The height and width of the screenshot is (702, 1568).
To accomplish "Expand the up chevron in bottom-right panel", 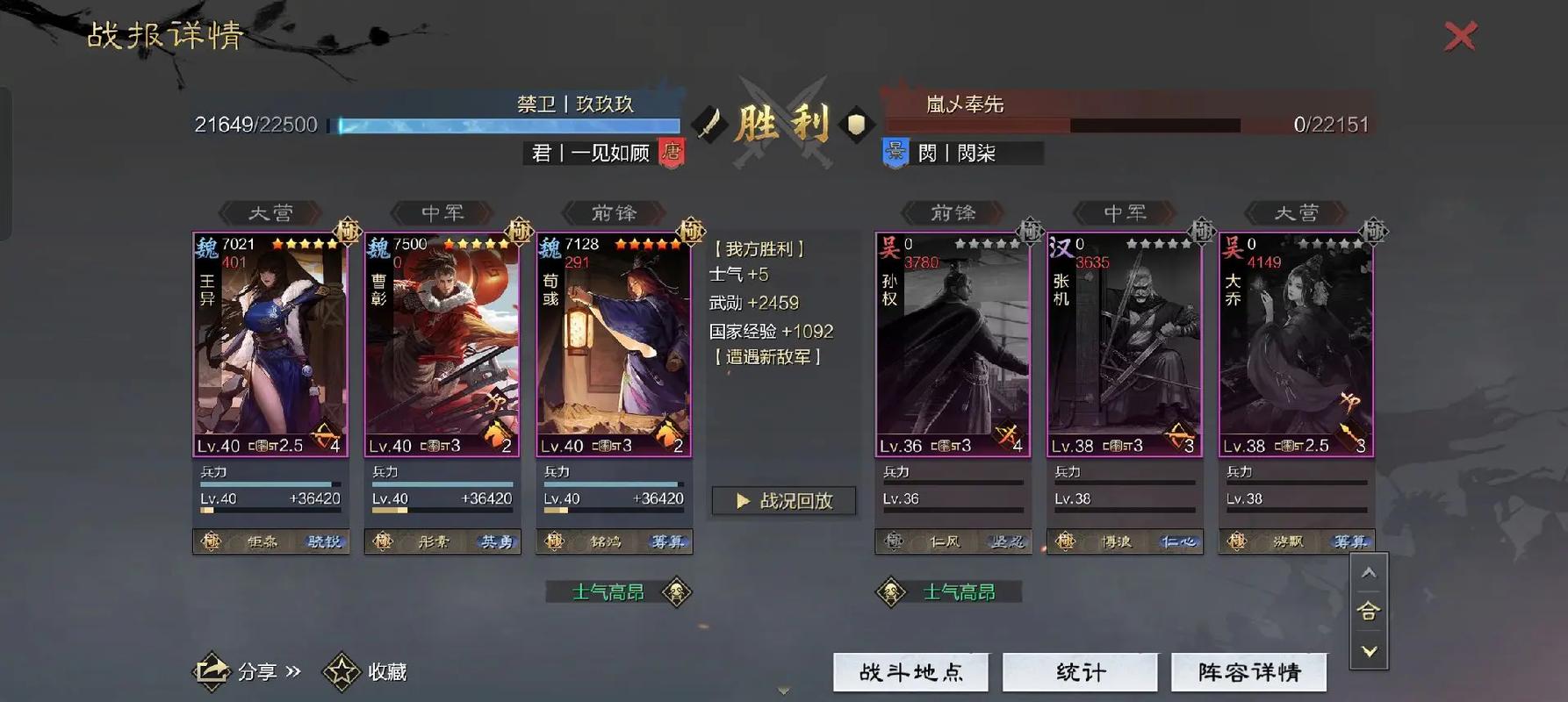I will pyautogui.click(x=1369, y=571).
